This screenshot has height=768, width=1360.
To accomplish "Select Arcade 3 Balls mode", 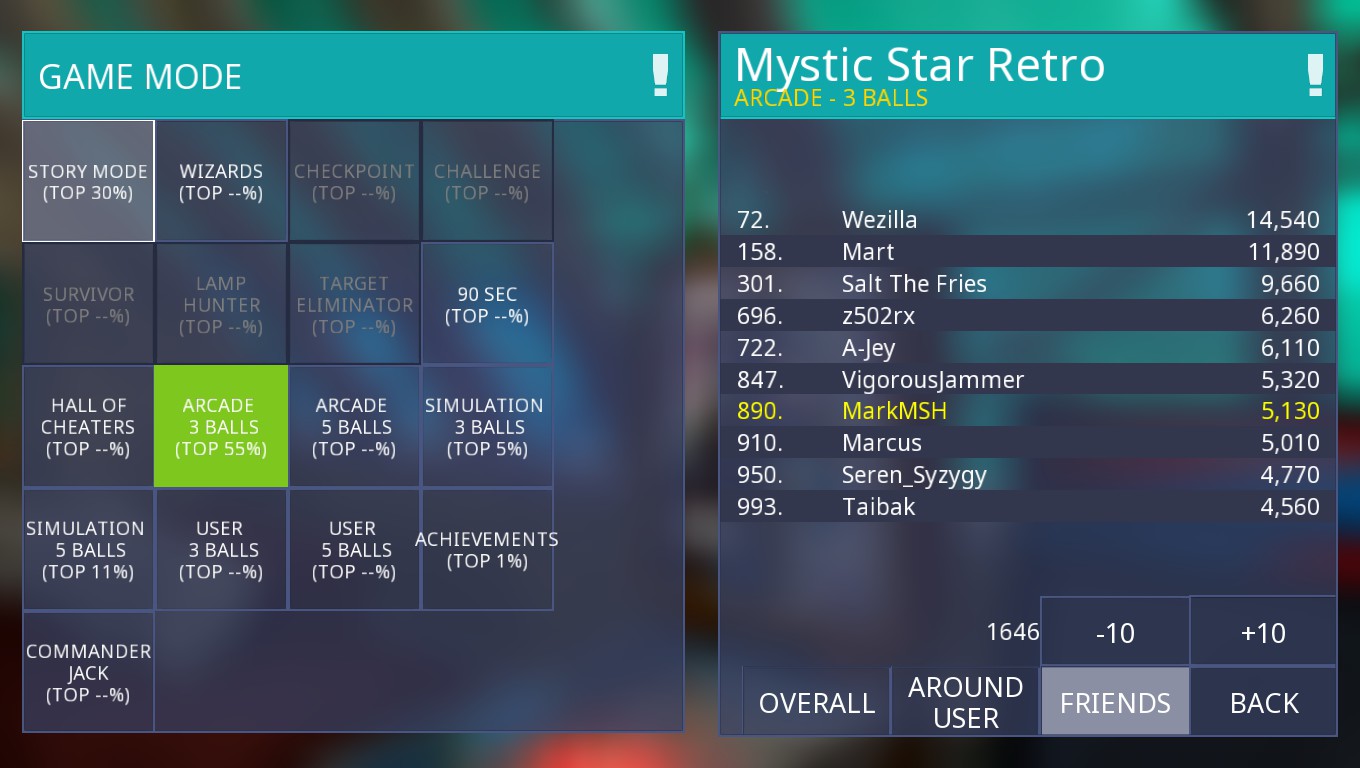I will (x=221, y=427).
